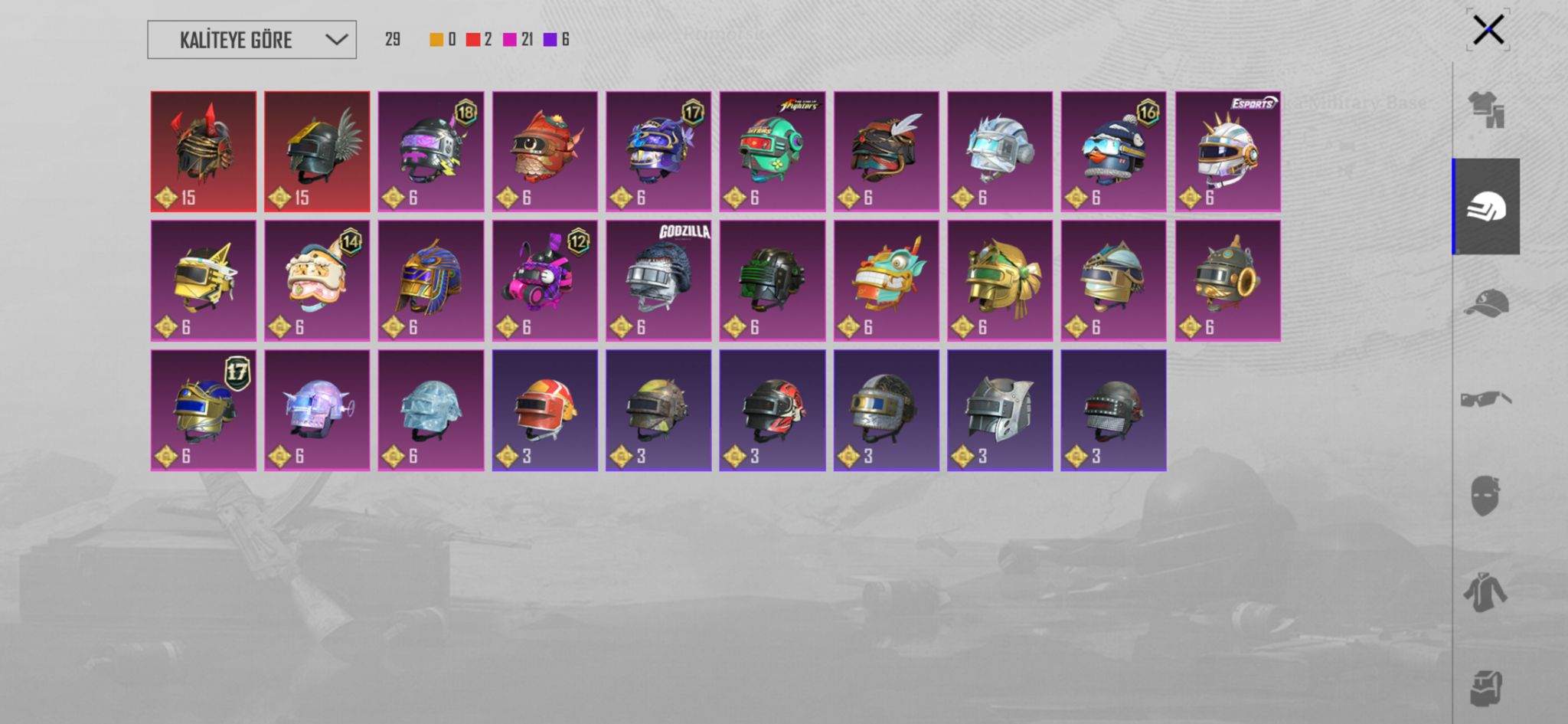Select the red horned demon helmet
1568x724 pixels.
pos(204,152)
